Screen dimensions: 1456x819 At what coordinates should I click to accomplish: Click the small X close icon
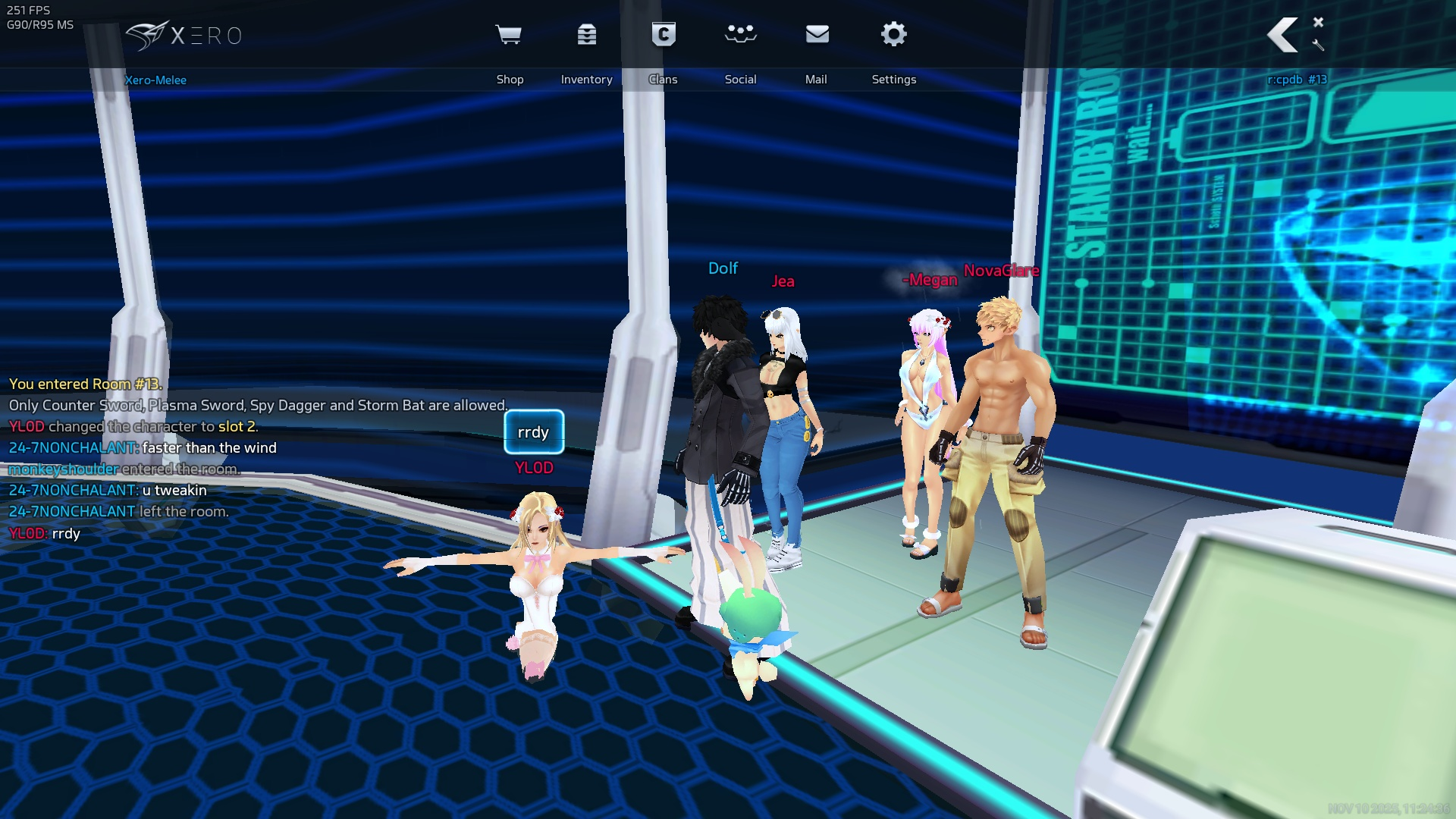(x=1318, y=22)
